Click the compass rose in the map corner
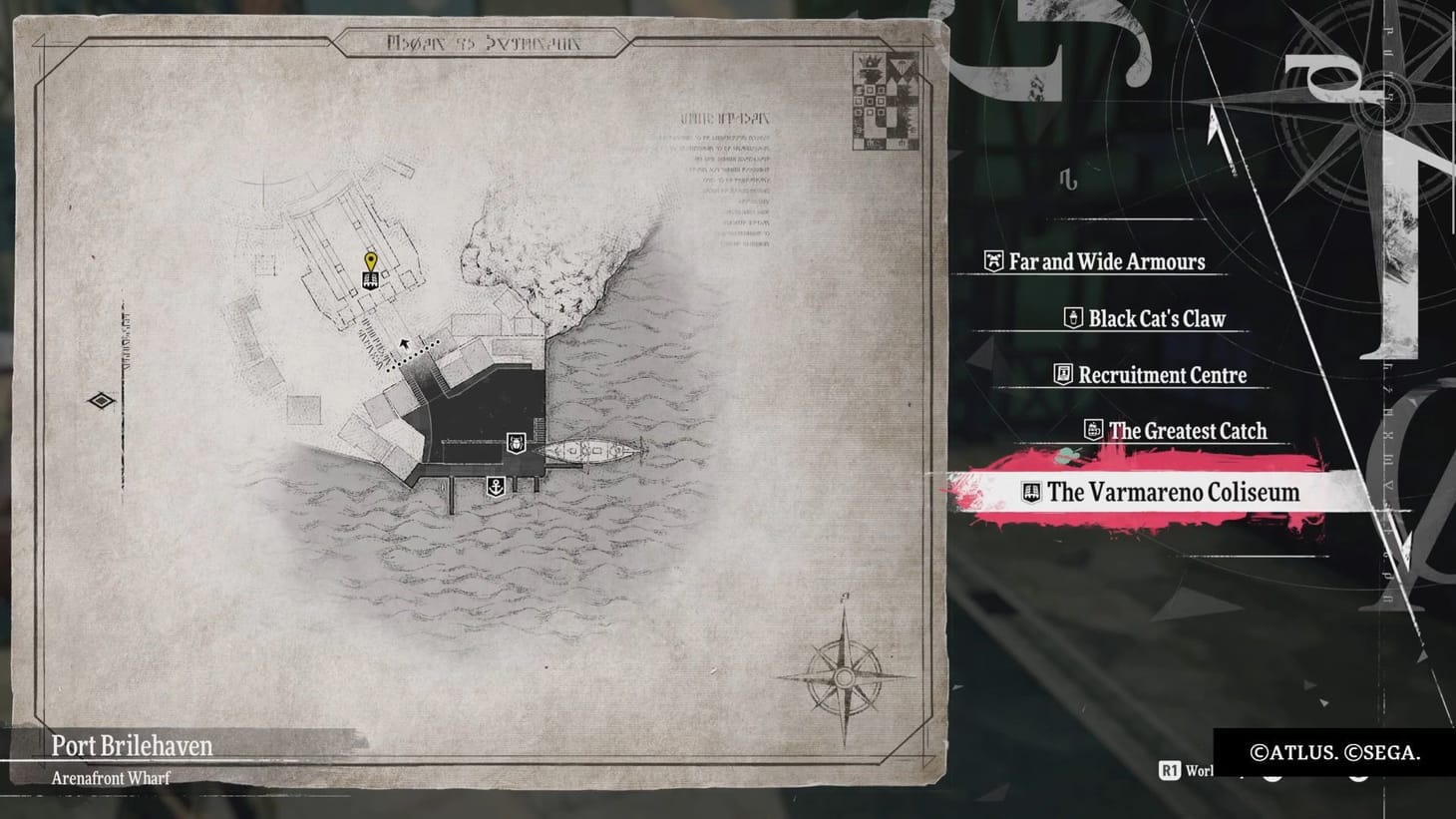 tap(843, 675)
